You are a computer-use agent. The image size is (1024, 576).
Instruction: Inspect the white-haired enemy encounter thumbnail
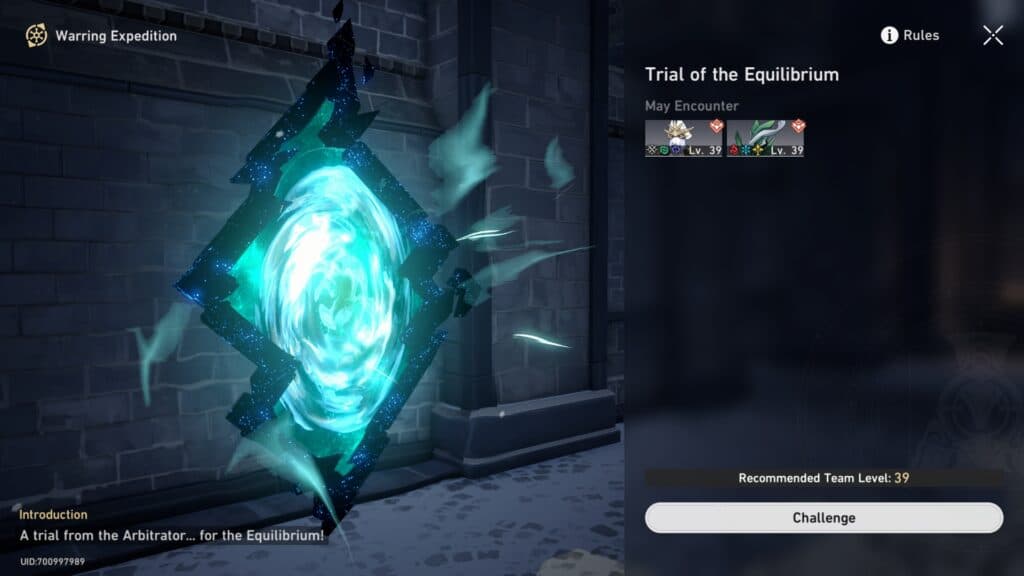[683, 138]
